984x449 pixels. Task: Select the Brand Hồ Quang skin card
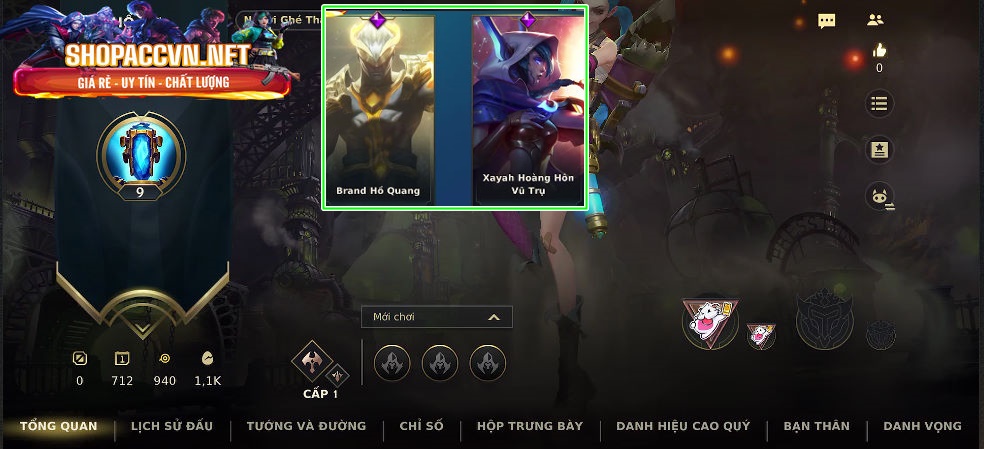click(x=378, y=108)
